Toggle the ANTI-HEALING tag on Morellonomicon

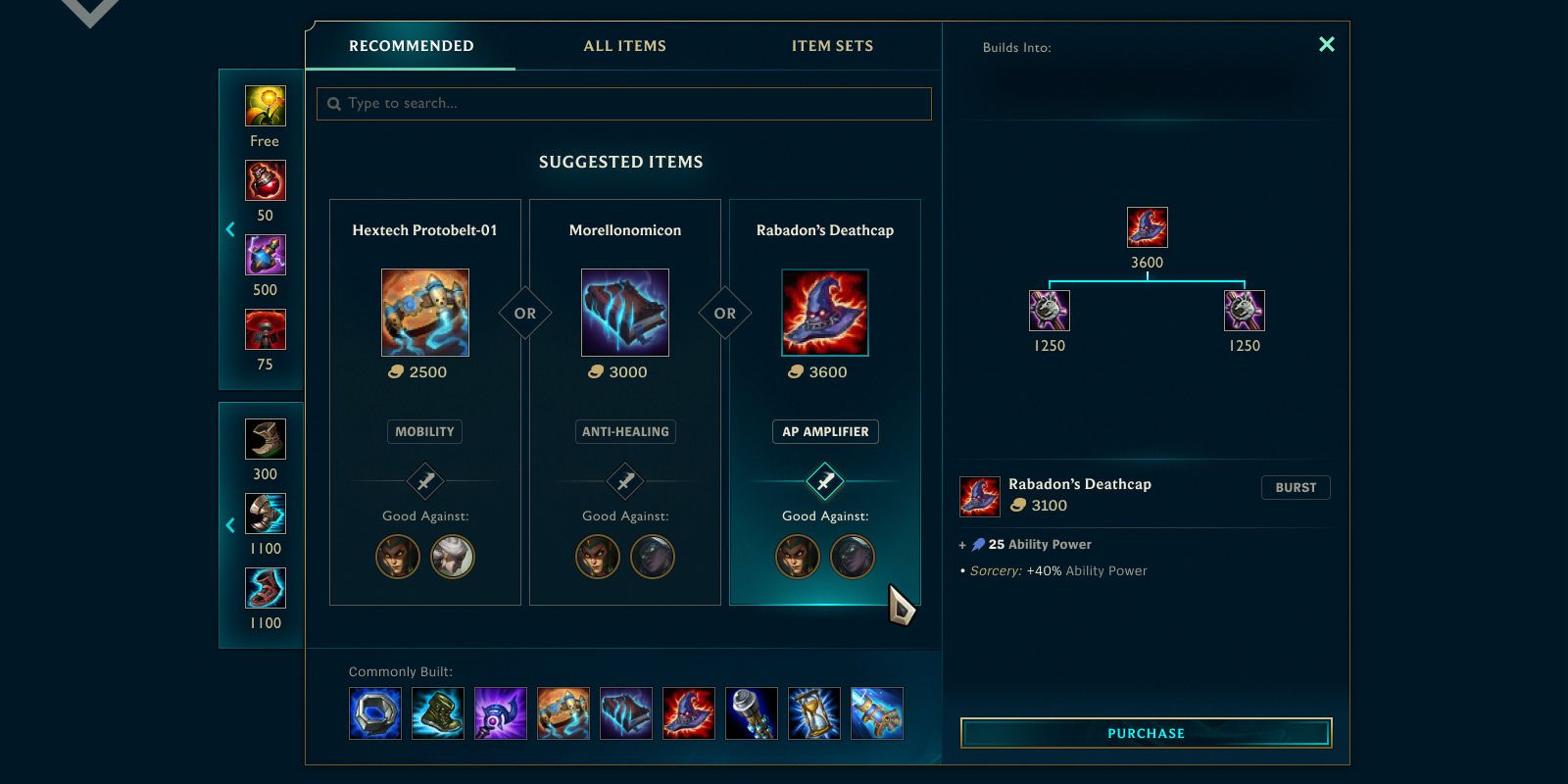click(x=624, y=431)
